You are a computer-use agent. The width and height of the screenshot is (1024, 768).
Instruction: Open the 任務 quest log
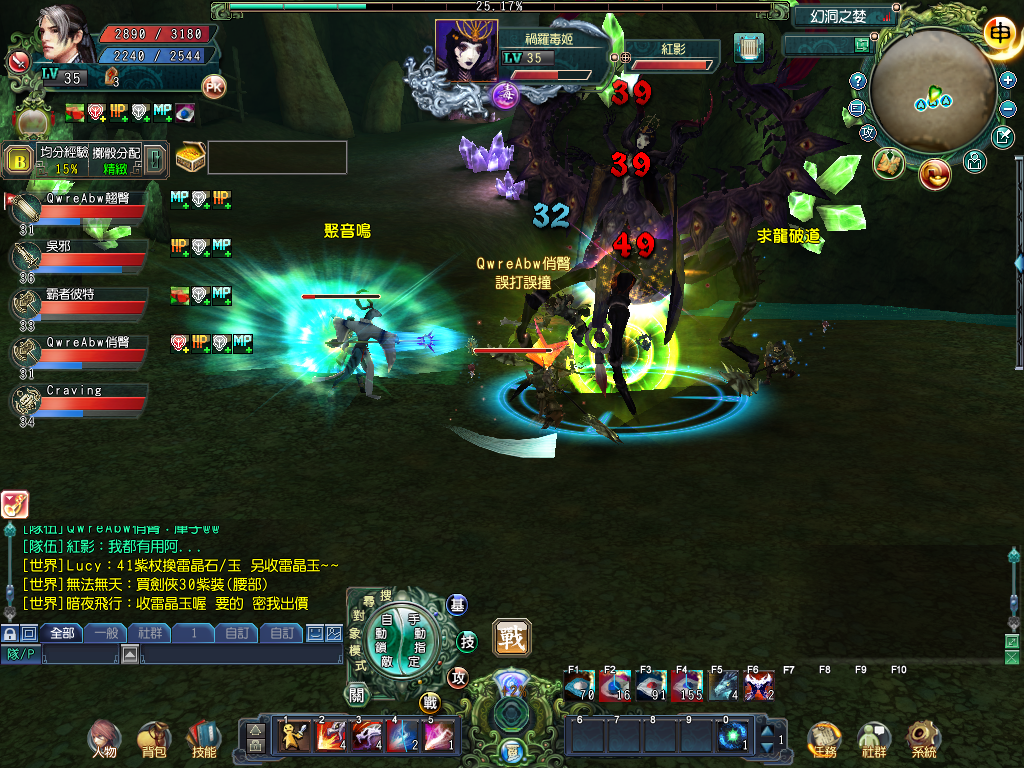824,736
